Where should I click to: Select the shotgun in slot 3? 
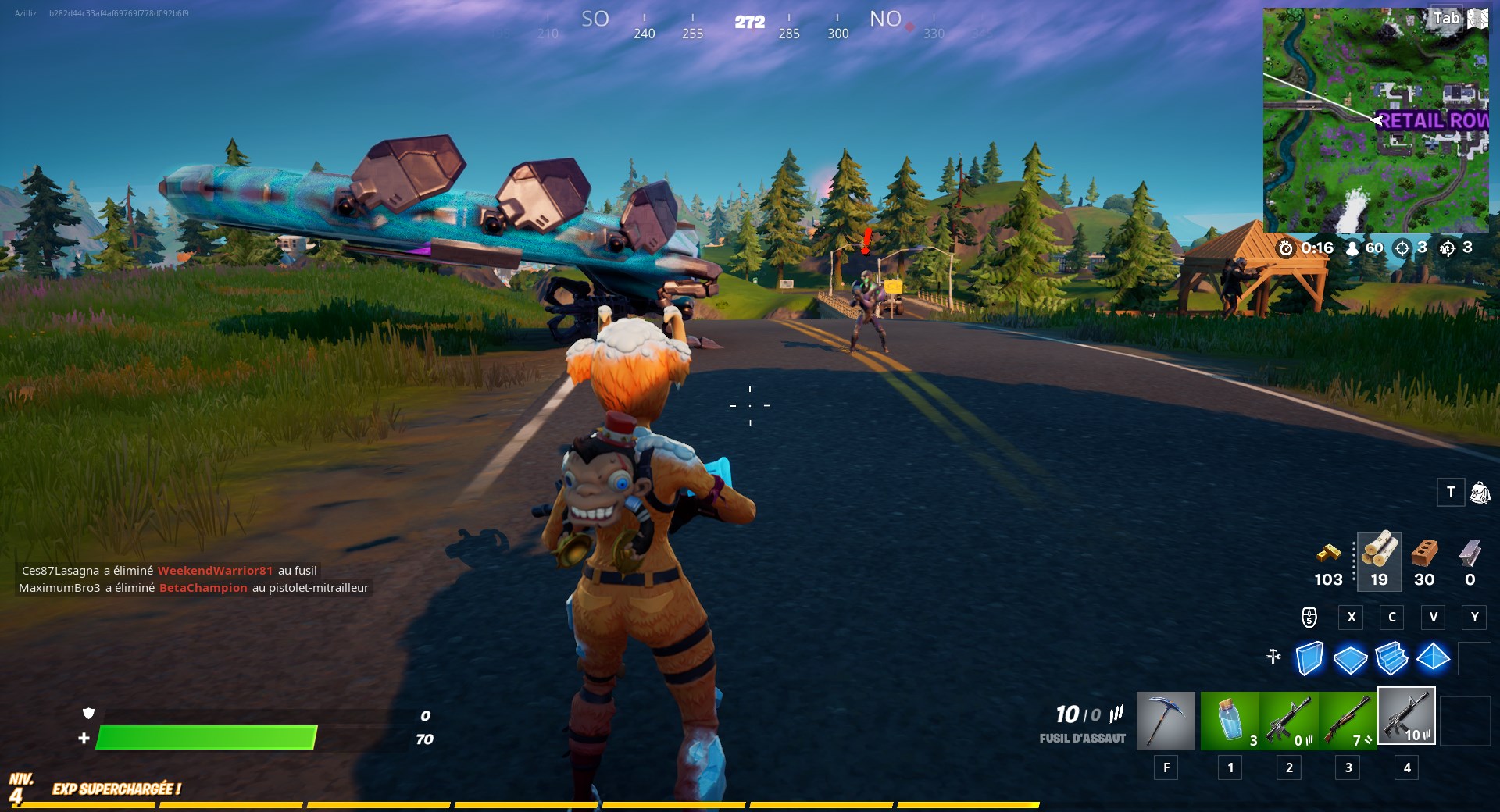click(x=1347, y=721)
